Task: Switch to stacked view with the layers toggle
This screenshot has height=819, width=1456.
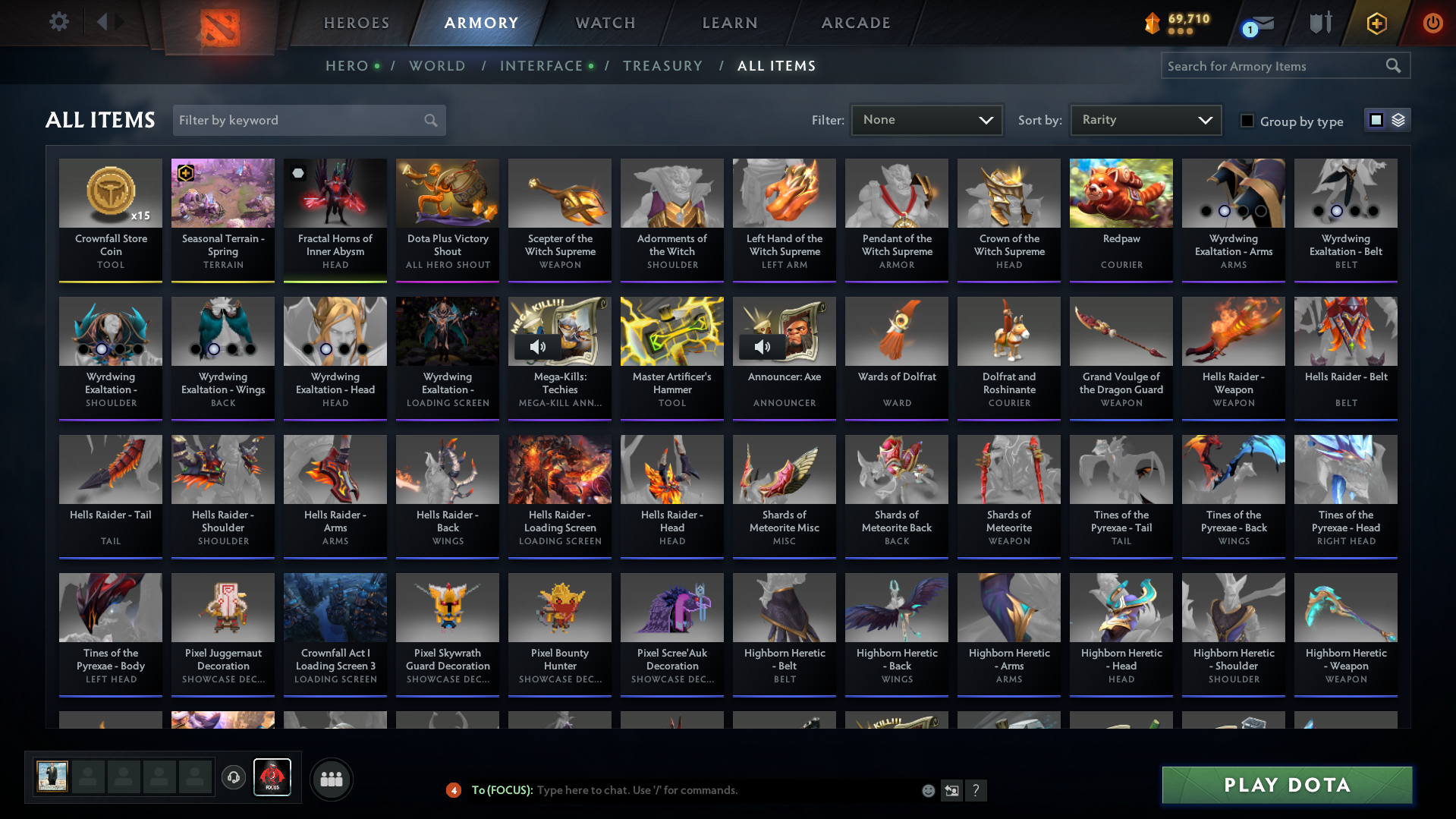Action: coord(1398,120)
